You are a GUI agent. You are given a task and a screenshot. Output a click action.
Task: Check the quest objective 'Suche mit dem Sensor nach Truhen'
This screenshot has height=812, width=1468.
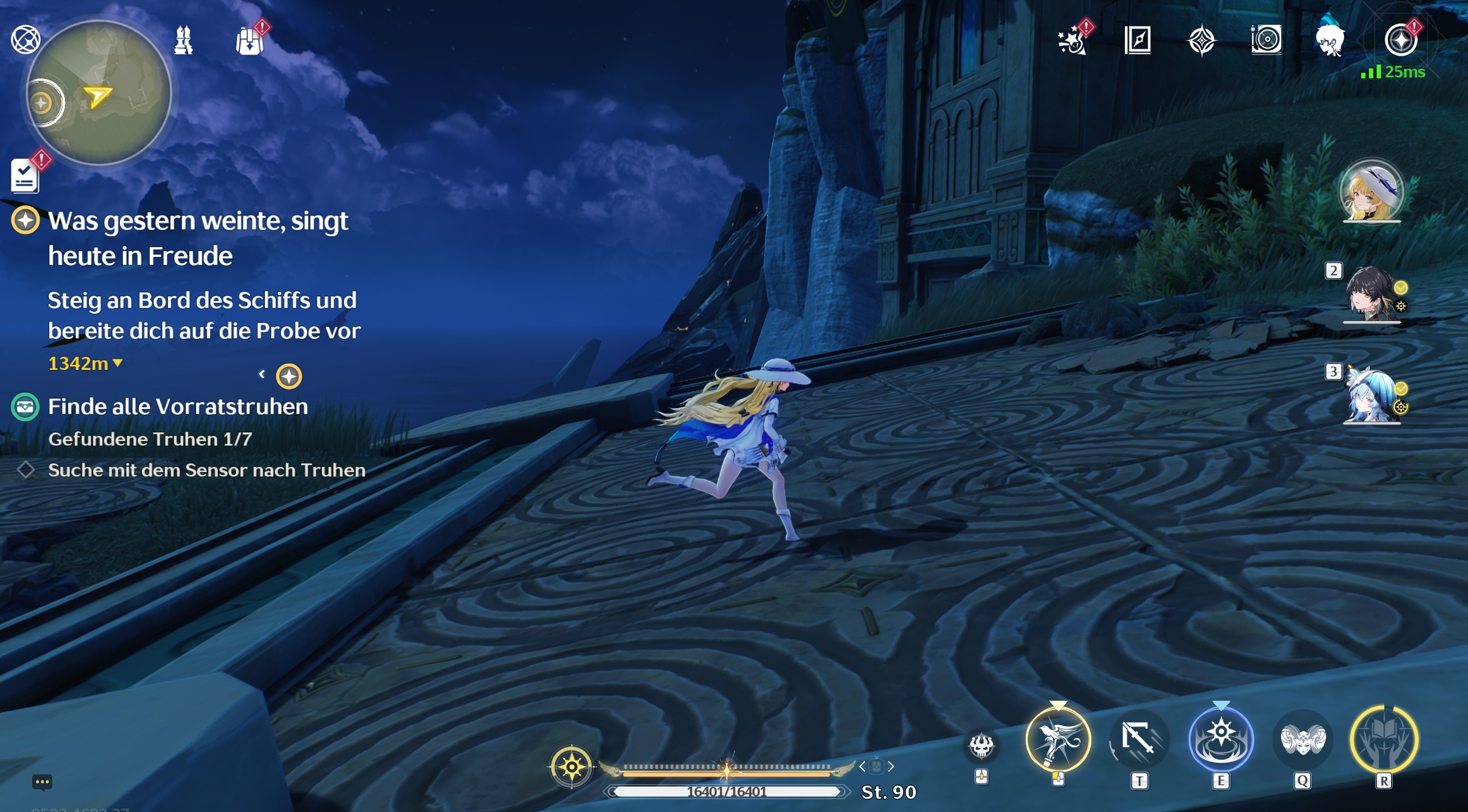pos(206,470)
